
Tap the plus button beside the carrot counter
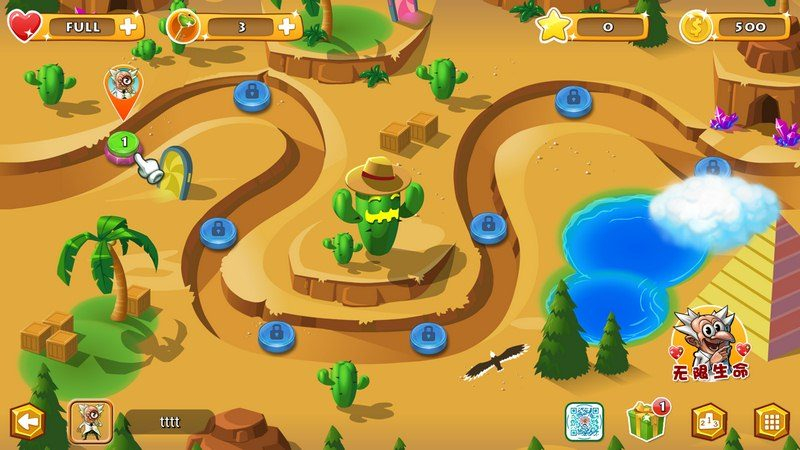[x=287, y=26]
